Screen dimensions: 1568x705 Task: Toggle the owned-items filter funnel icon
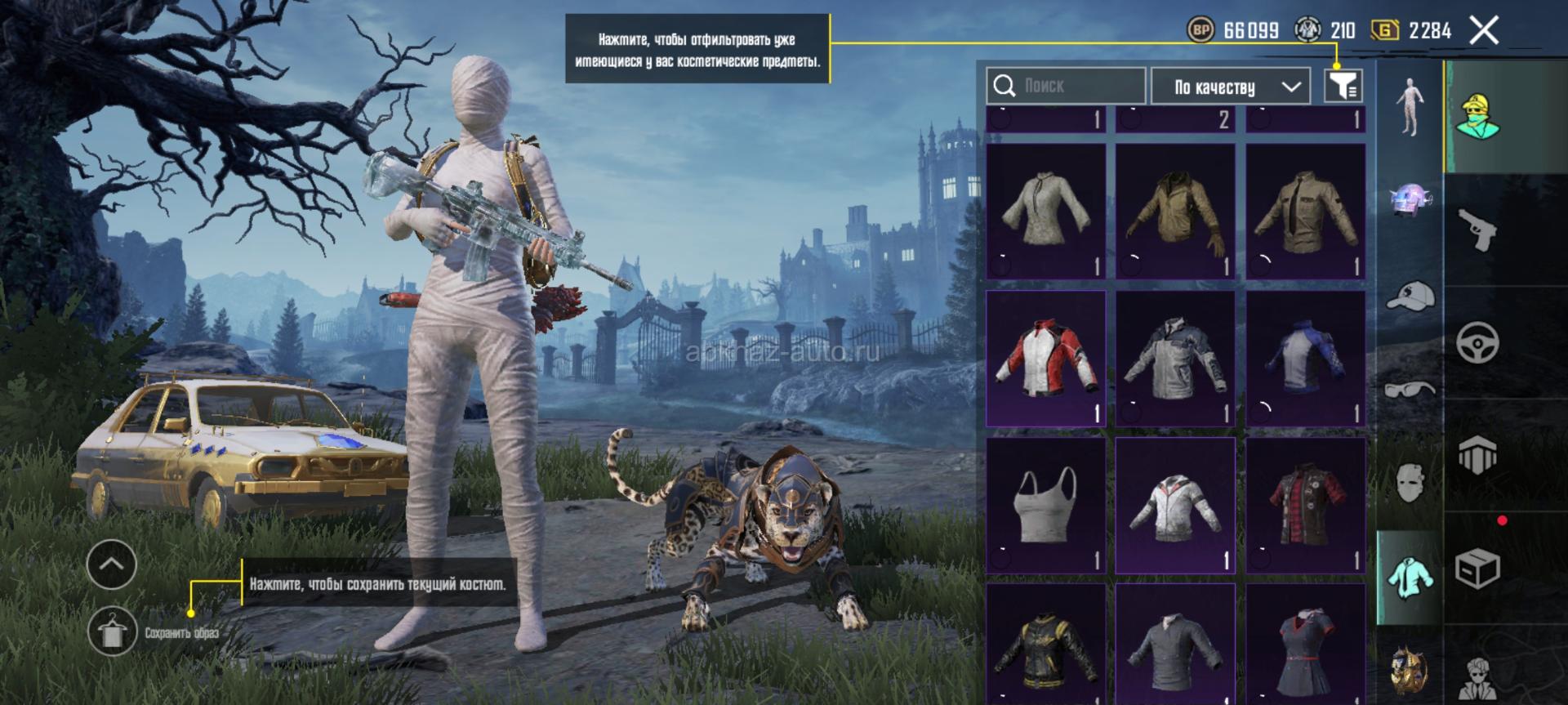(1343, 86)
